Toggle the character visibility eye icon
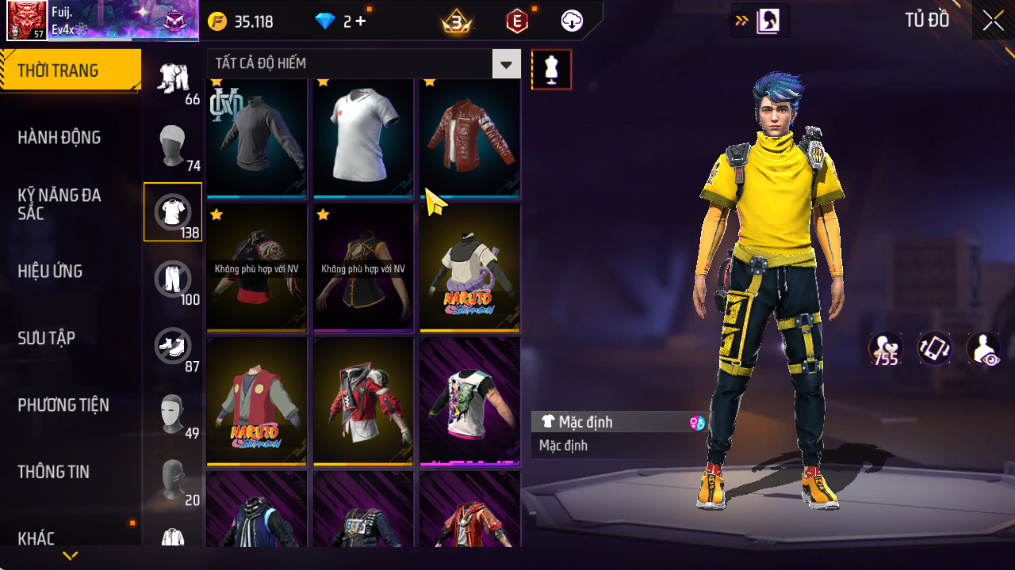The width and height of the screenshot is (1015, 570). [984, 349]
